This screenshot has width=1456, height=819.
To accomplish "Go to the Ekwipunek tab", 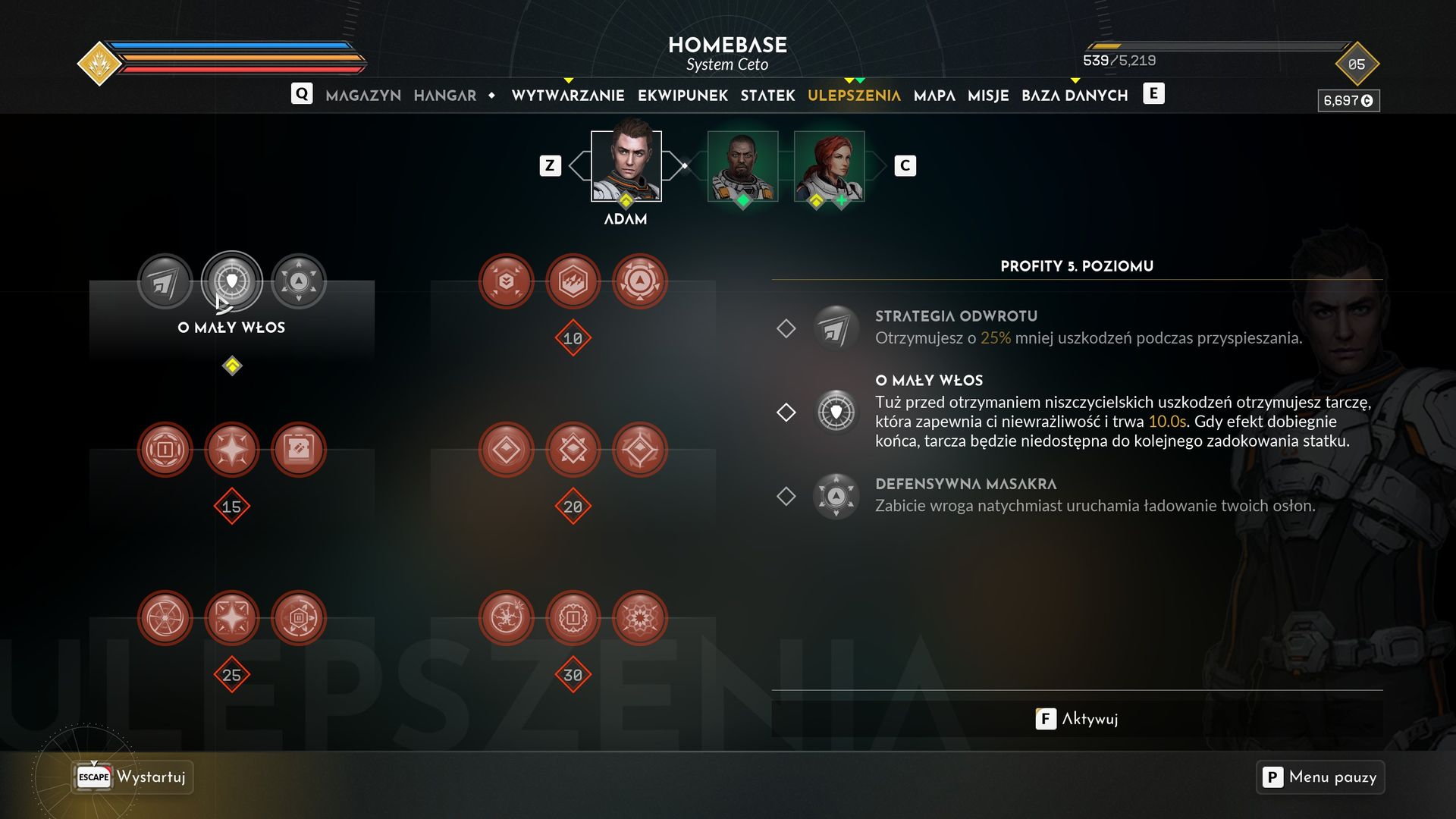I will (682, 96).
